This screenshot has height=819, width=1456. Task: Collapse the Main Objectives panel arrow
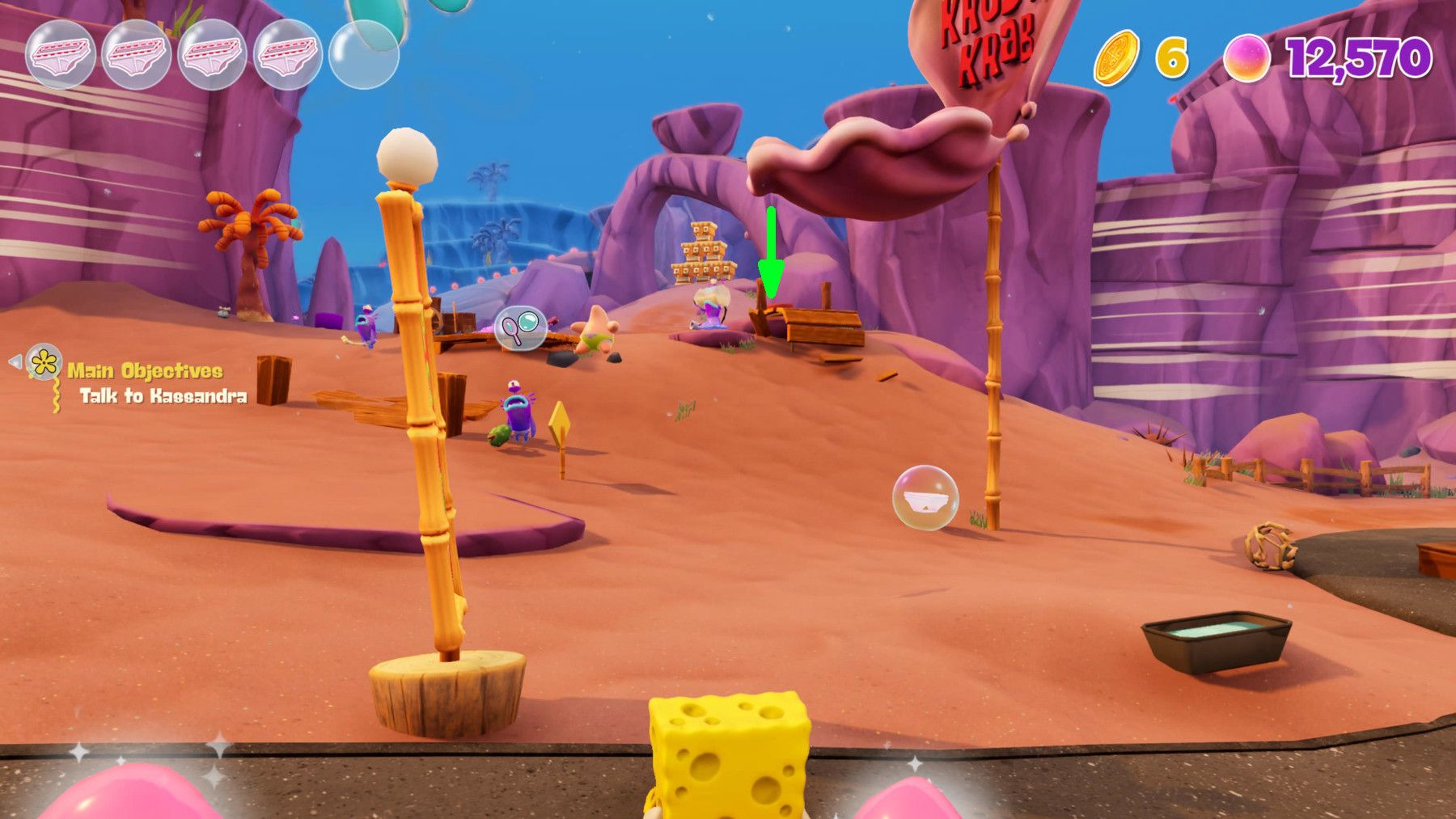pos(14,364)
